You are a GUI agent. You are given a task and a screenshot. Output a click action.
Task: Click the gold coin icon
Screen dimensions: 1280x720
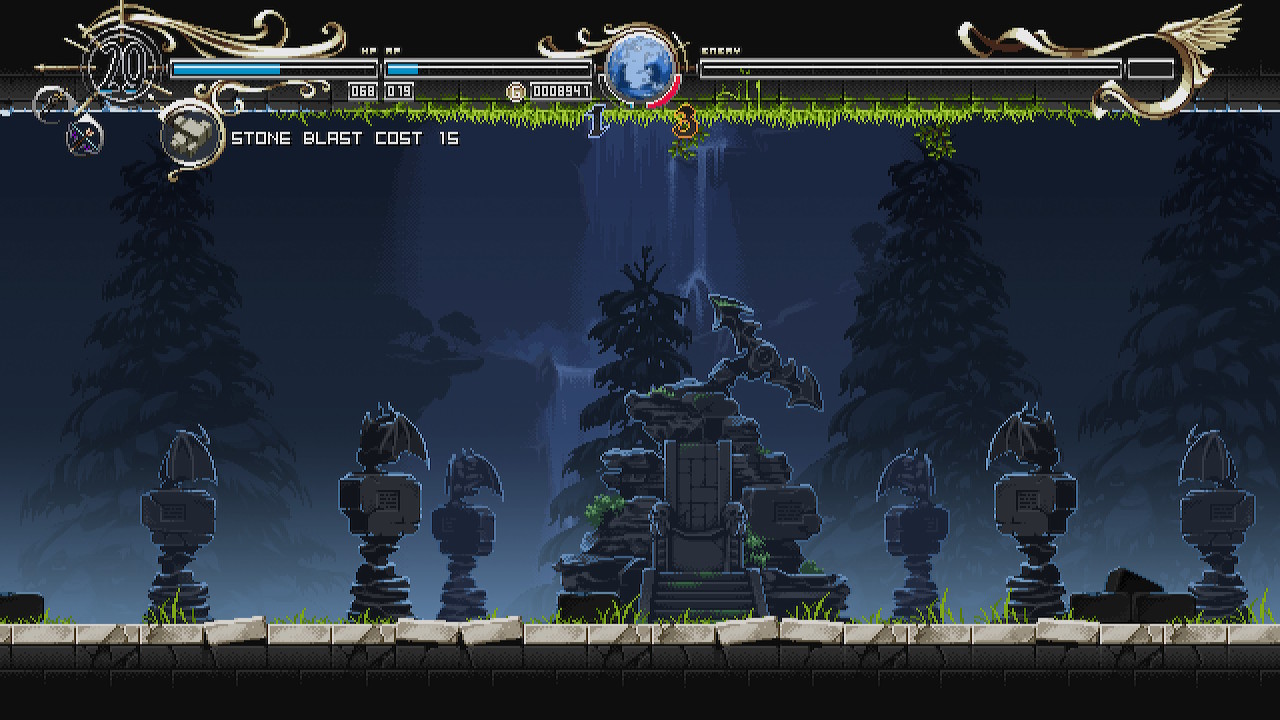point(516,92)
